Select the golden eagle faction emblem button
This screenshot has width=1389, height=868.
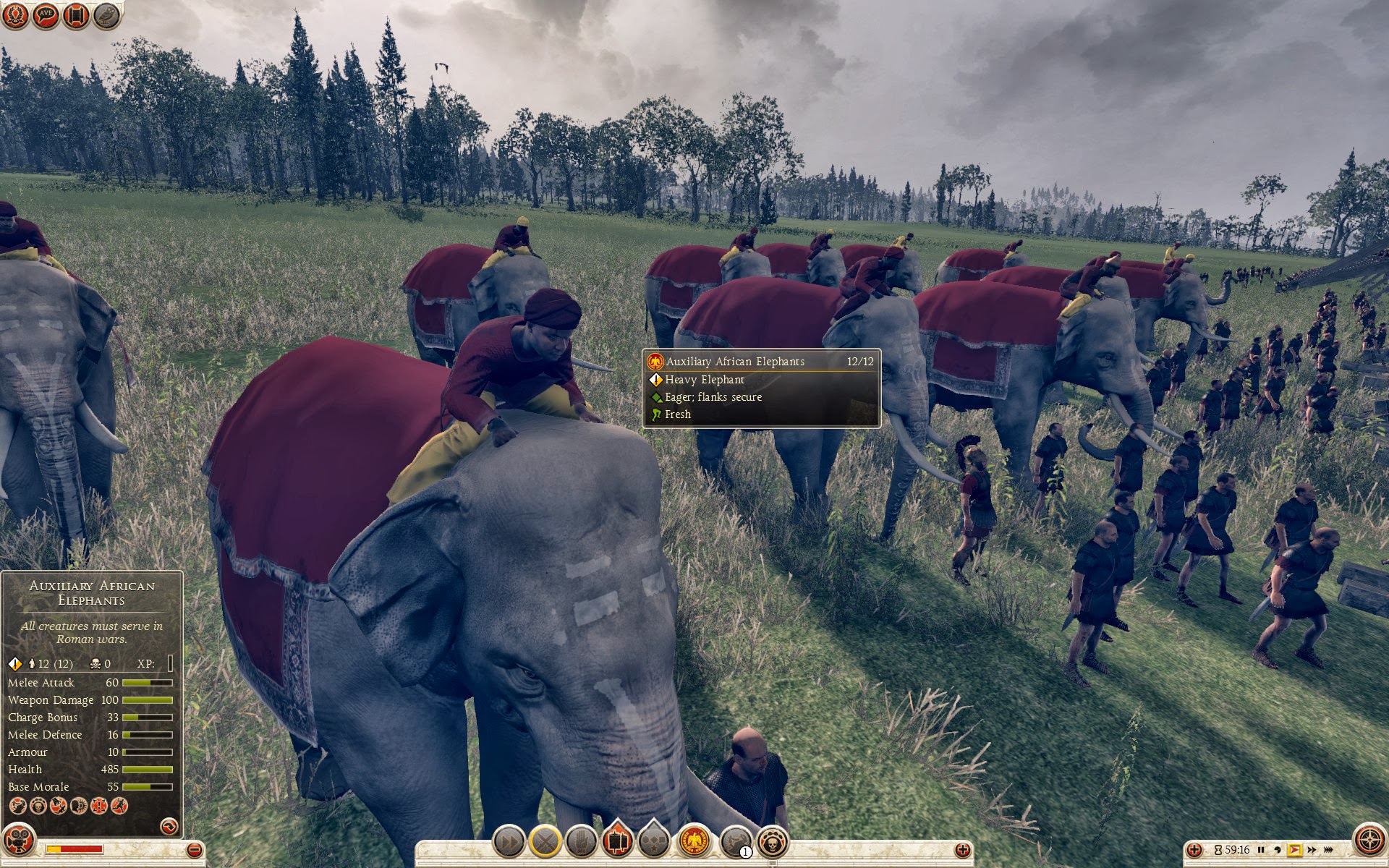(694, 842)
